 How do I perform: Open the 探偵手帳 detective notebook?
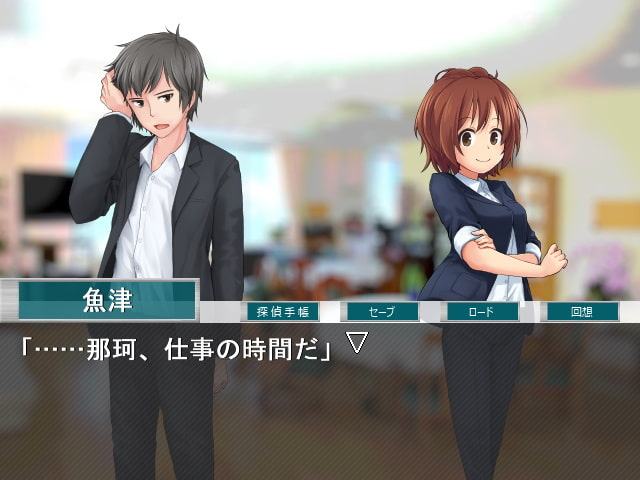click(x=282, y=311)
